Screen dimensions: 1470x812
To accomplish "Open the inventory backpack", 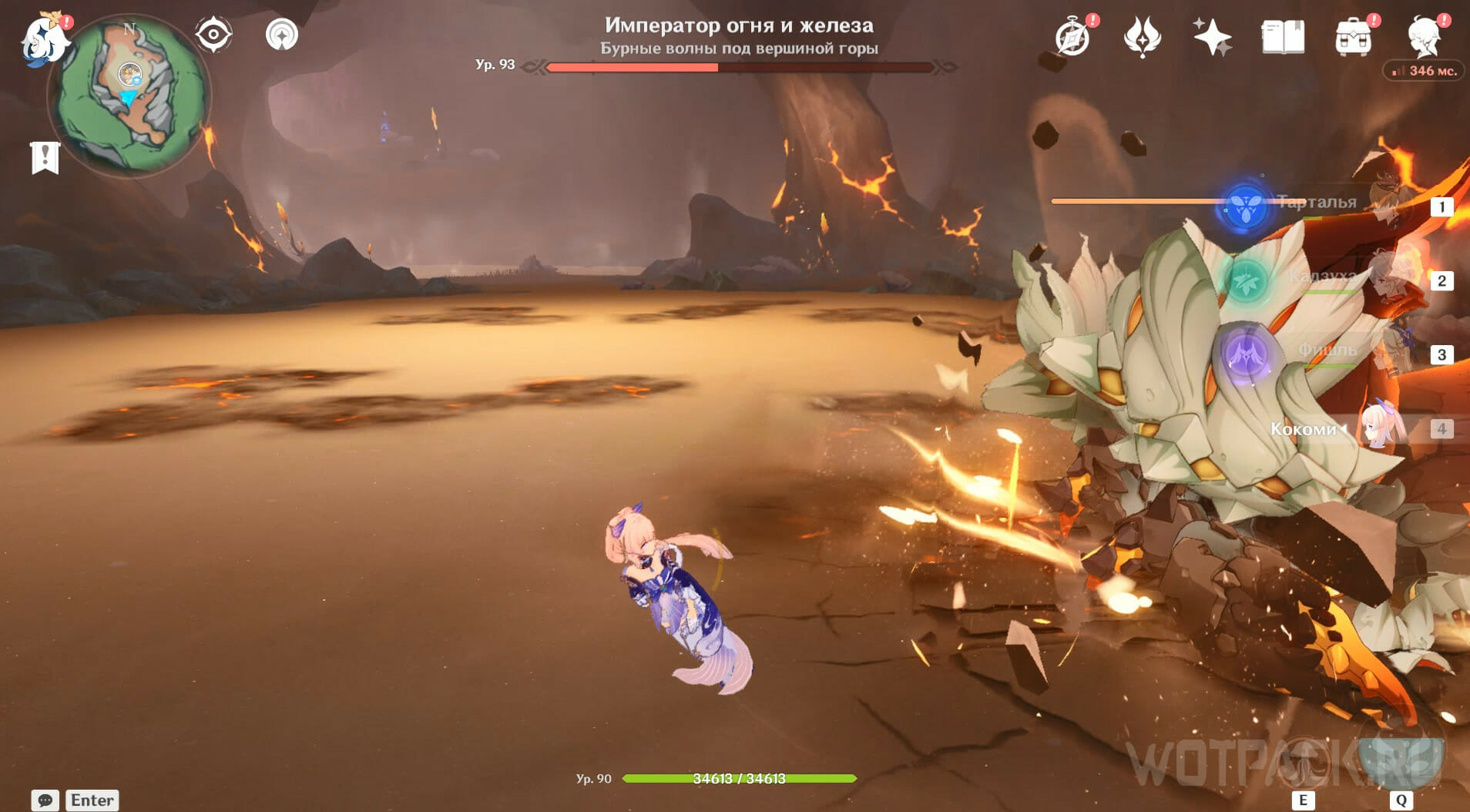I will (1354, 38).
